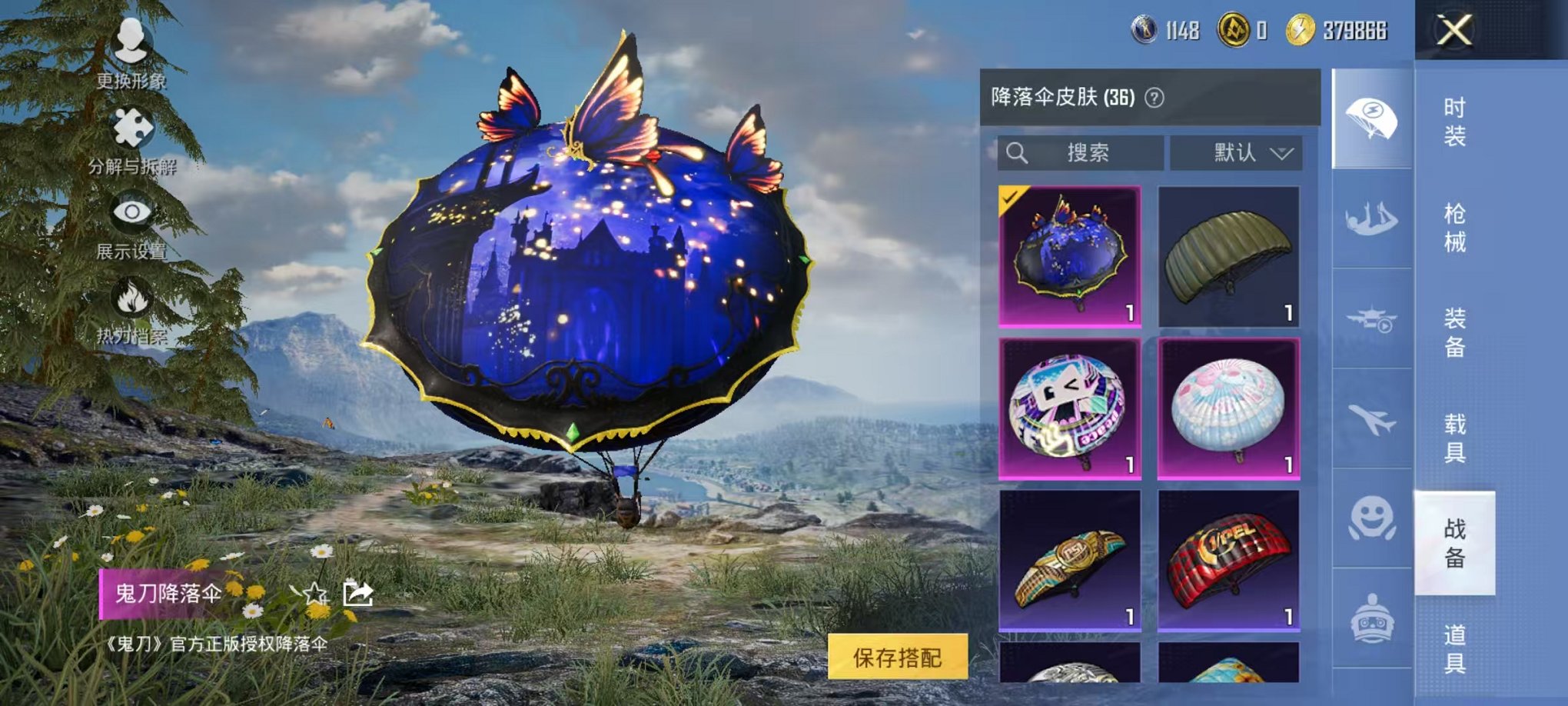The width and height of the screenshot is (1568, 706).
Task: Click the search magnifier icon
Action: pyautogui.click(x=1018, y=152)
